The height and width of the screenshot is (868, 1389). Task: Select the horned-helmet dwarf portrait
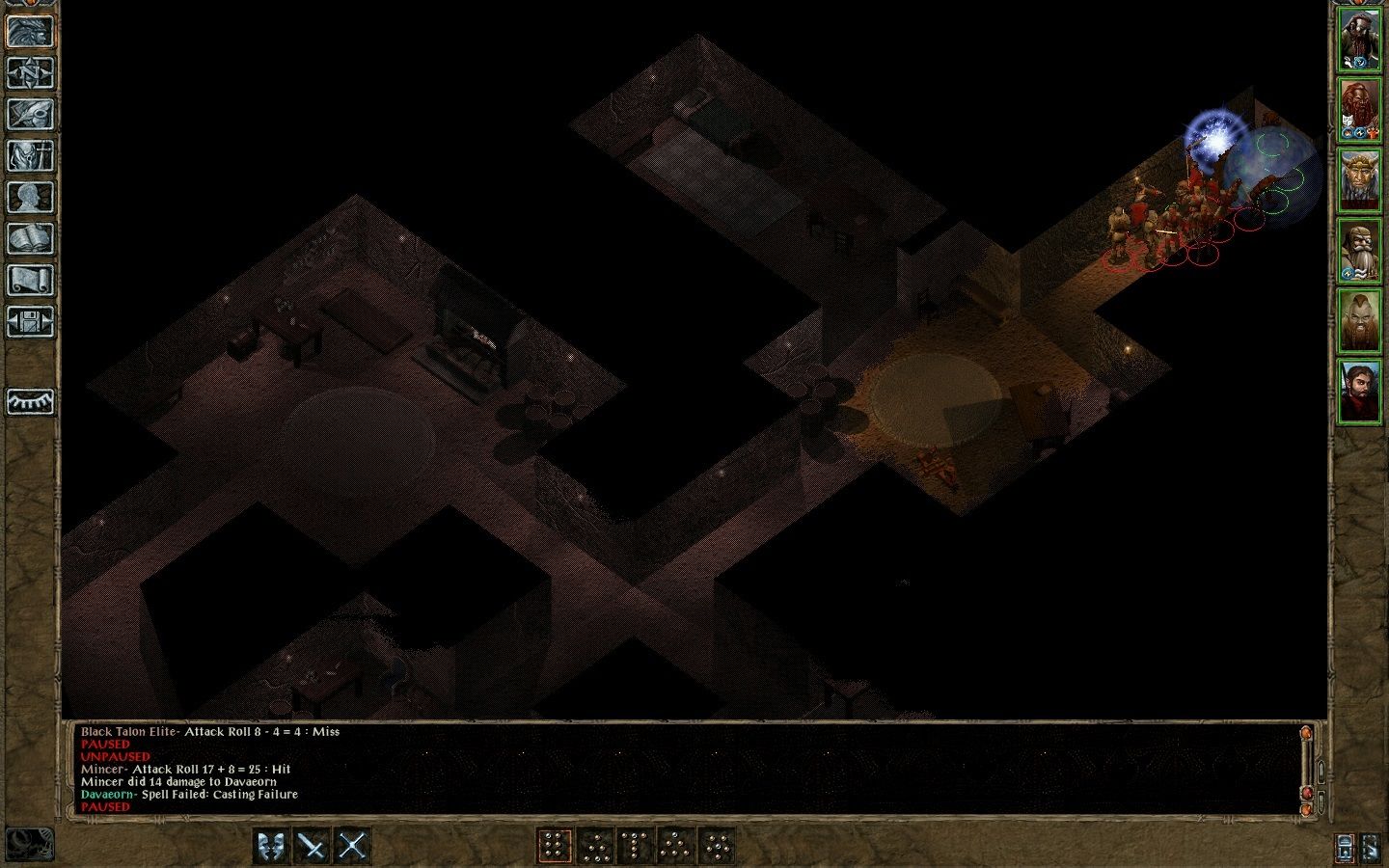tap(1360, 180)
